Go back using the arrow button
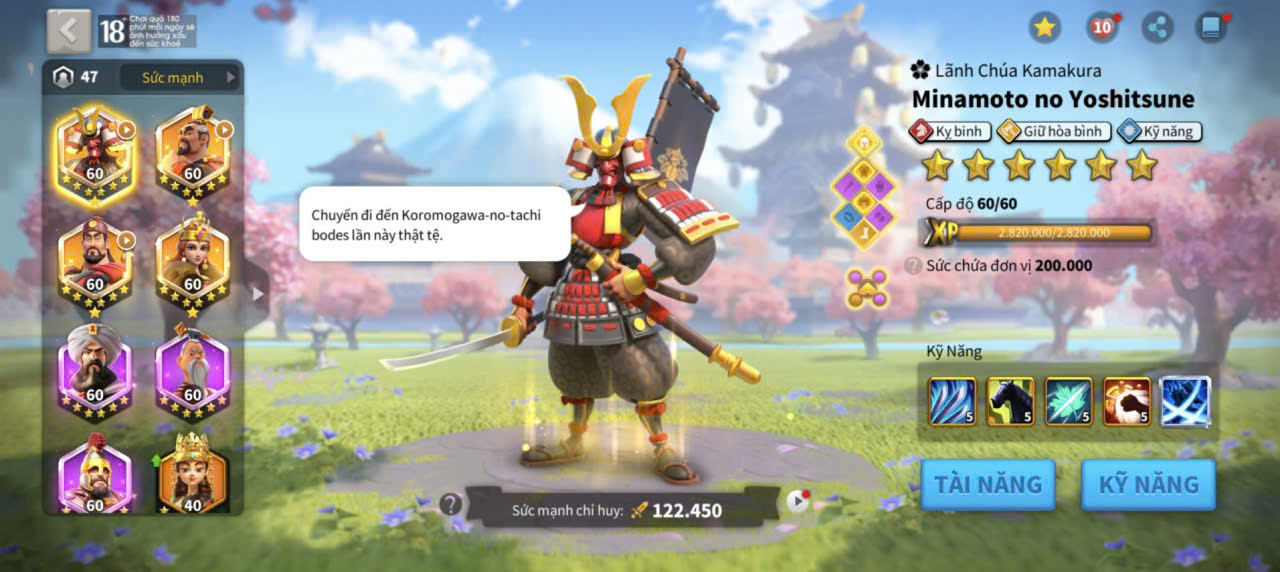 [68, 31]
